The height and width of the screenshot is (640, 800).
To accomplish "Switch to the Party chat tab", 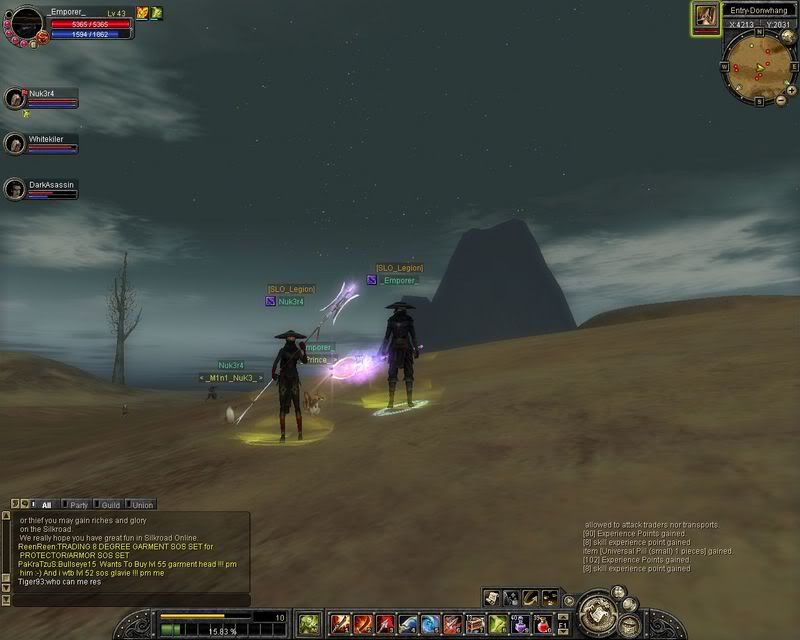I will click(78, 505).
